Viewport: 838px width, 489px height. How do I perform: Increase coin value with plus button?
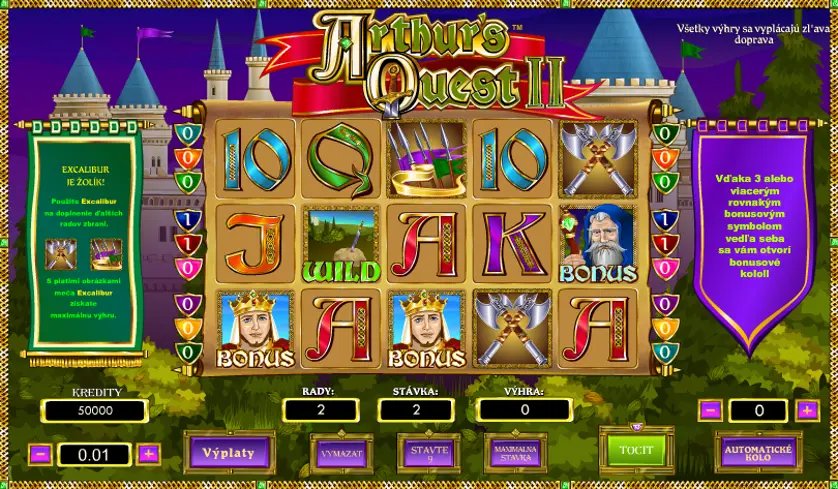[x=148, y=454]
